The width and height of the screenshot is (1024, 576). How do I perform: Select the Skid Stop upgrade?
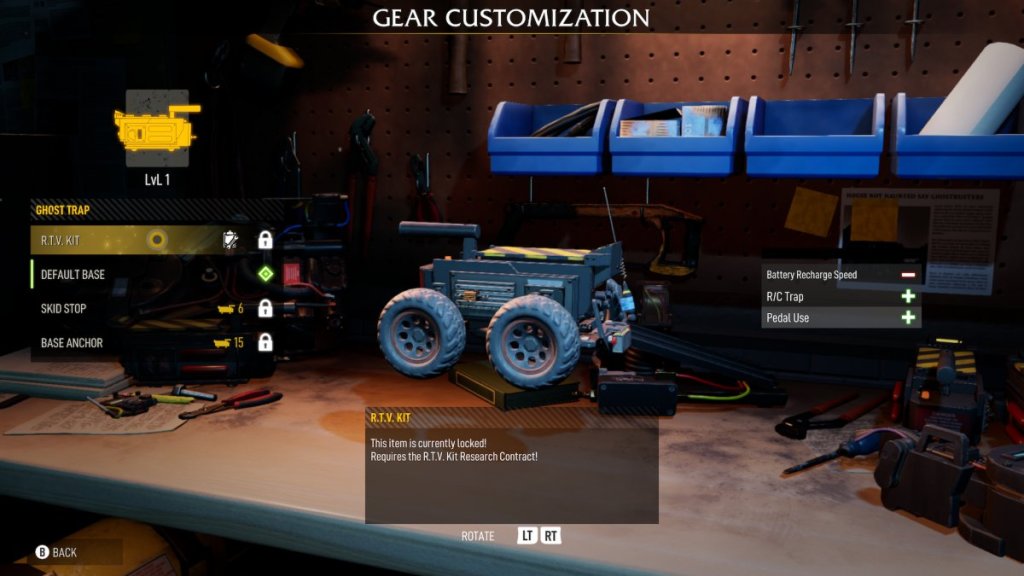(150, 308)
